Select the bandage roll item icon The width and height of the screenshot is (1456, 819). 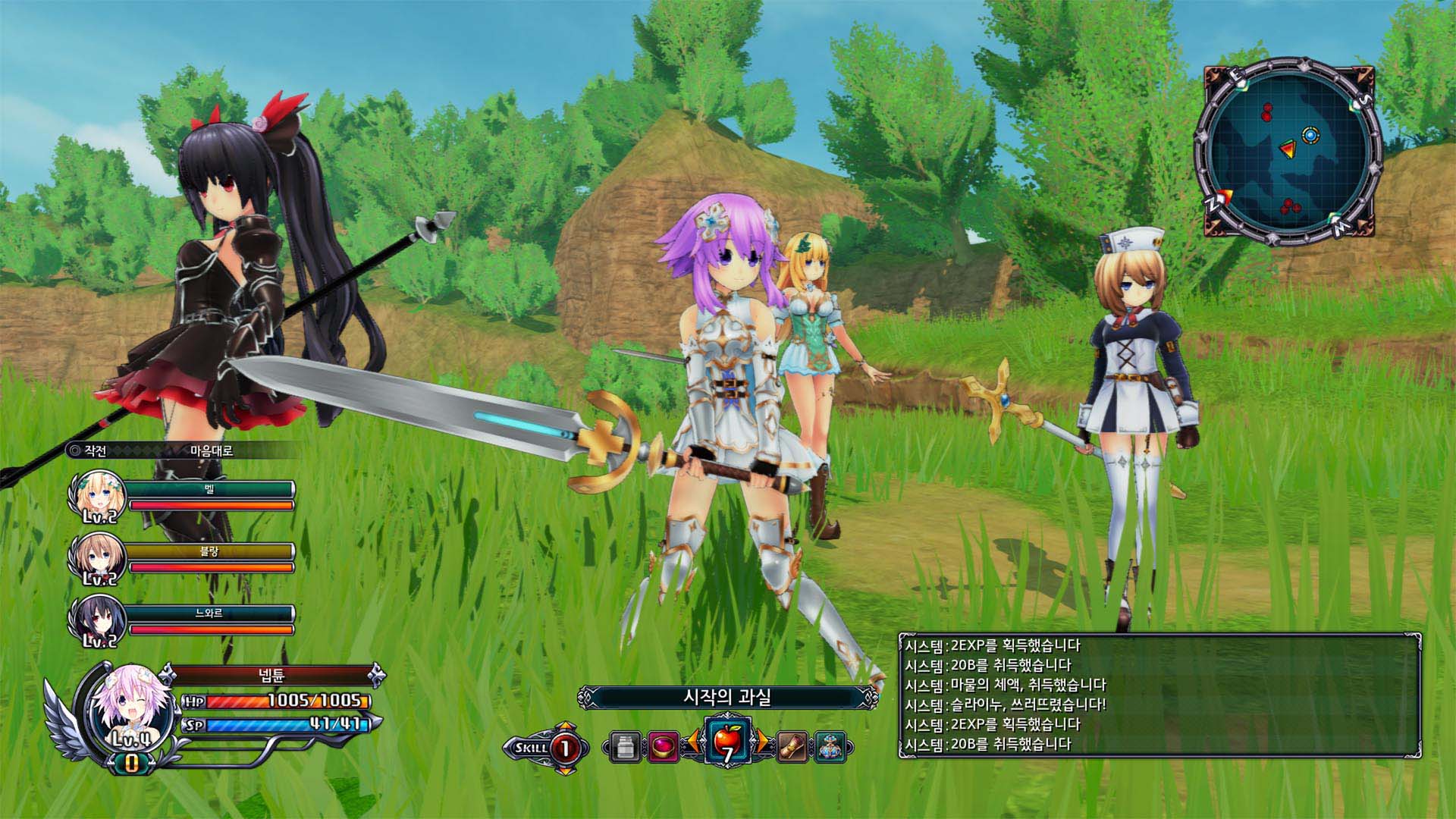pos(791,747)
